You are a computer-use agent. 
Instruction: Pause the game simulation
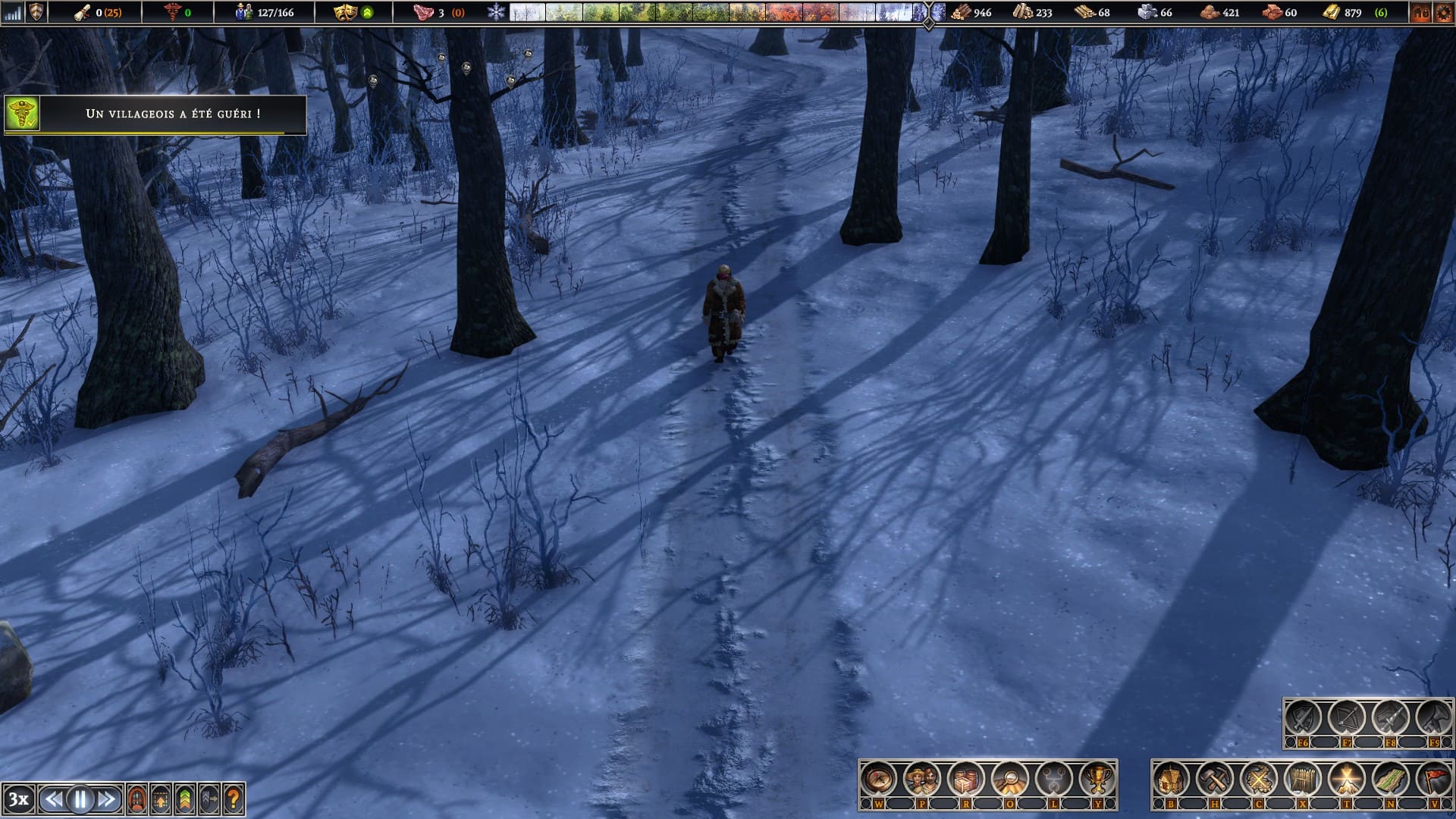click(x=80, y=799)
